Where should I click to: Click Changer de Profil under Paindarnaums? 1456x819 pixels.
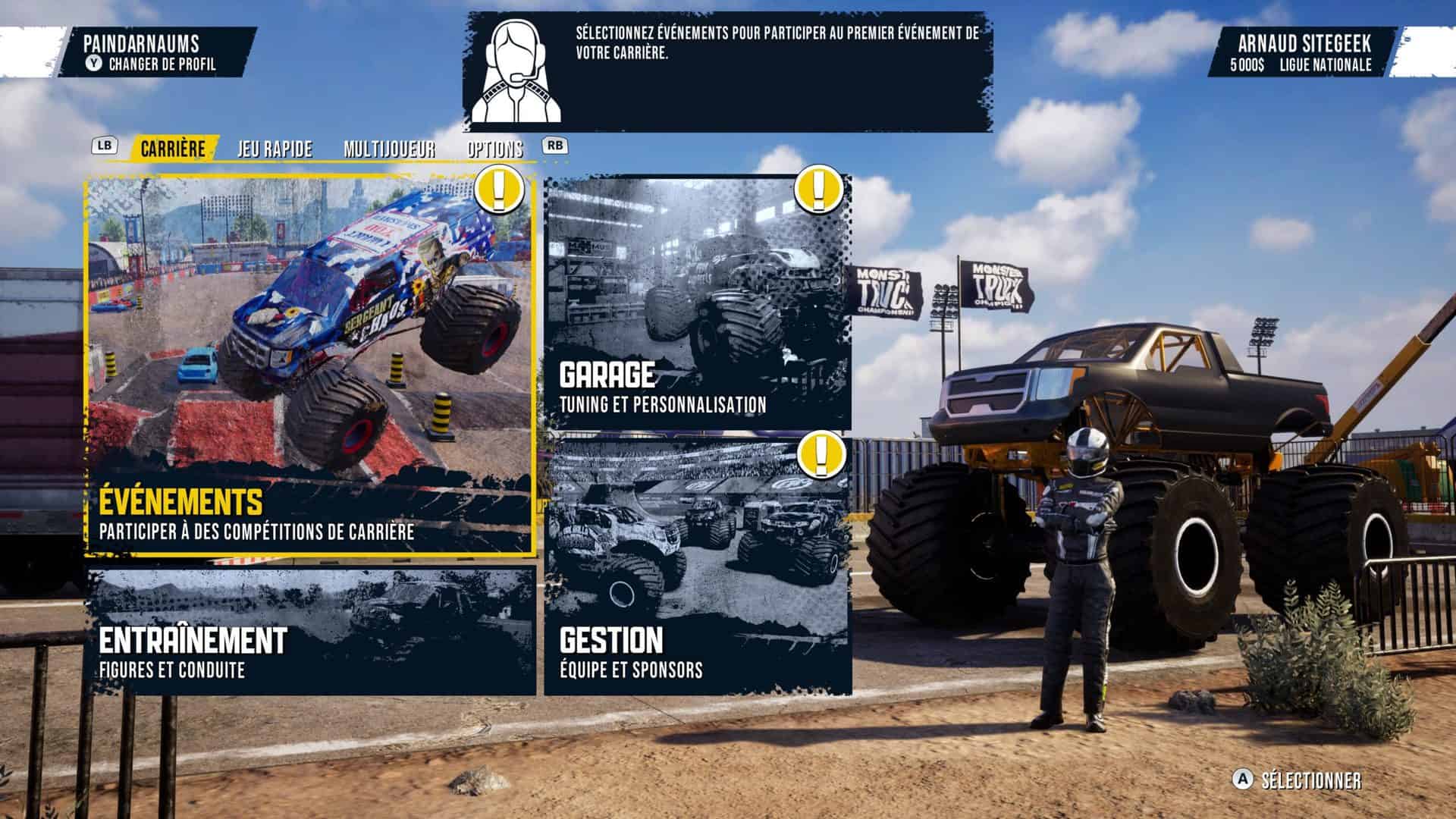coord(162,64)
